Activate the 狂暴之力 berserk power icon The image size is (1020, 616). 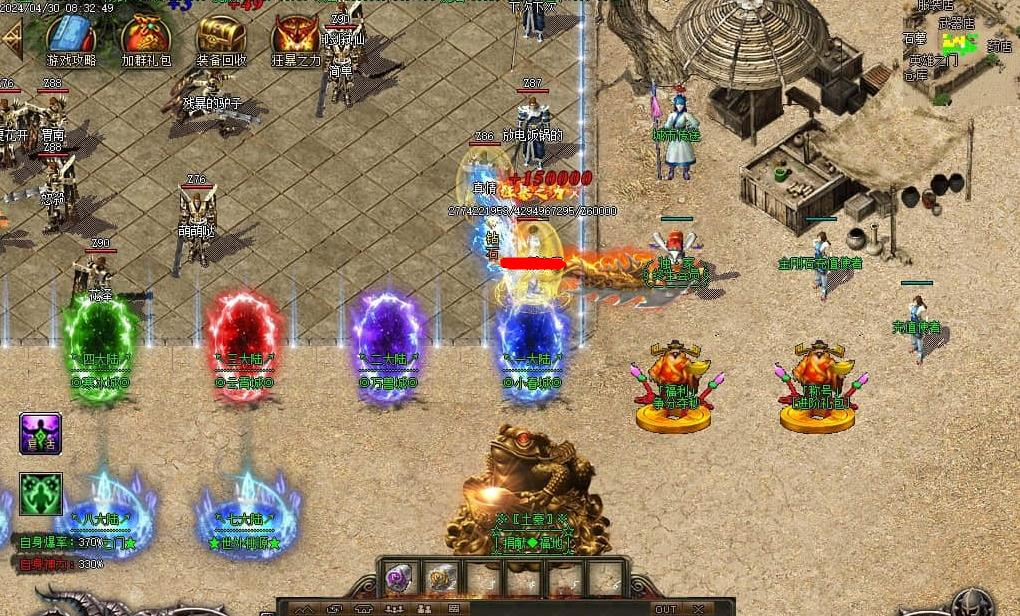pos(296,37)
